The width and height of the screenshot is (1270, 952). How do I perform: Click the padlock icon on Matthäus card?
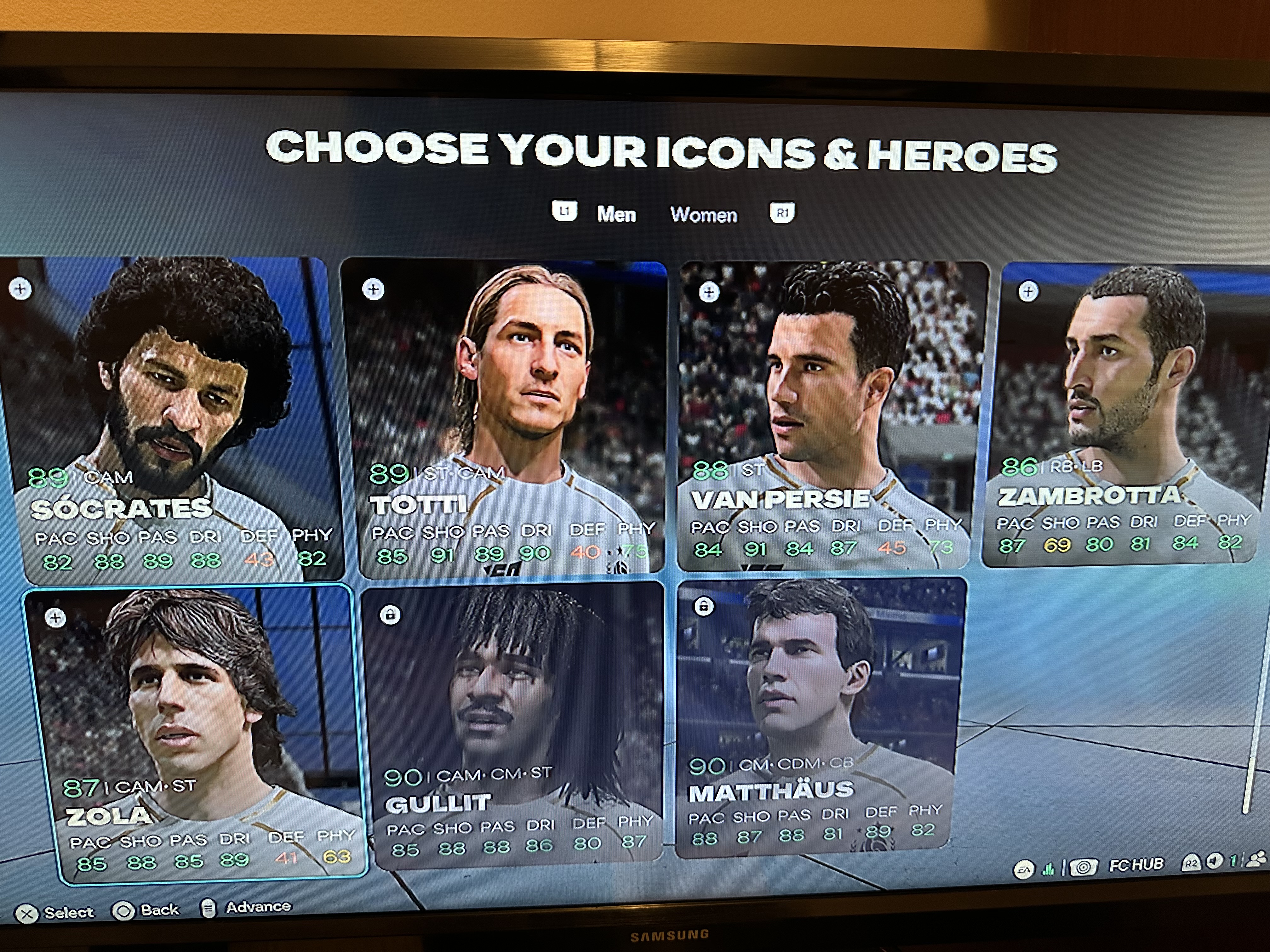[704, 606]
